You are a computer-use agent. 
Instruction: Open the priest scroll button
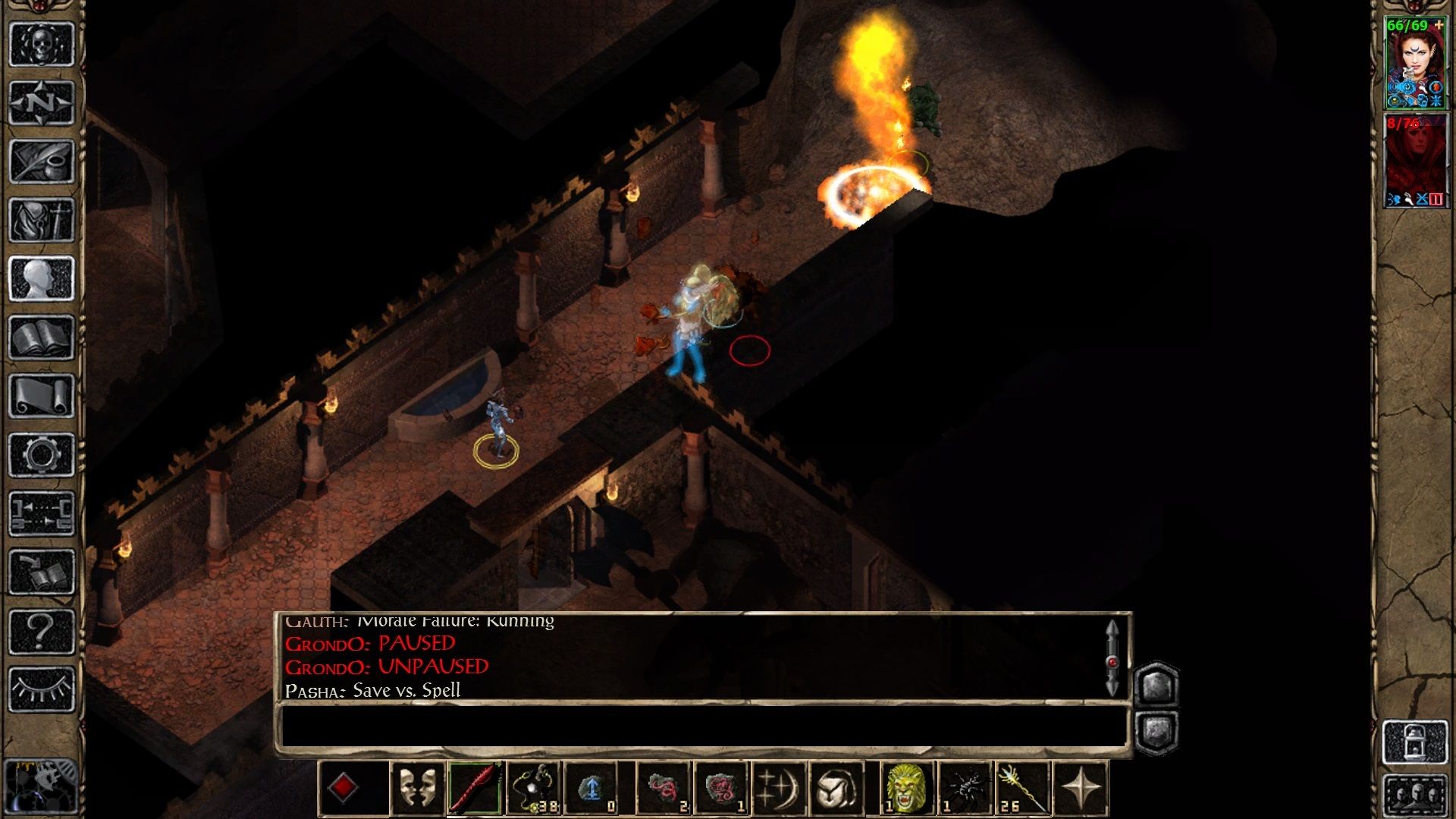point(41,396)
